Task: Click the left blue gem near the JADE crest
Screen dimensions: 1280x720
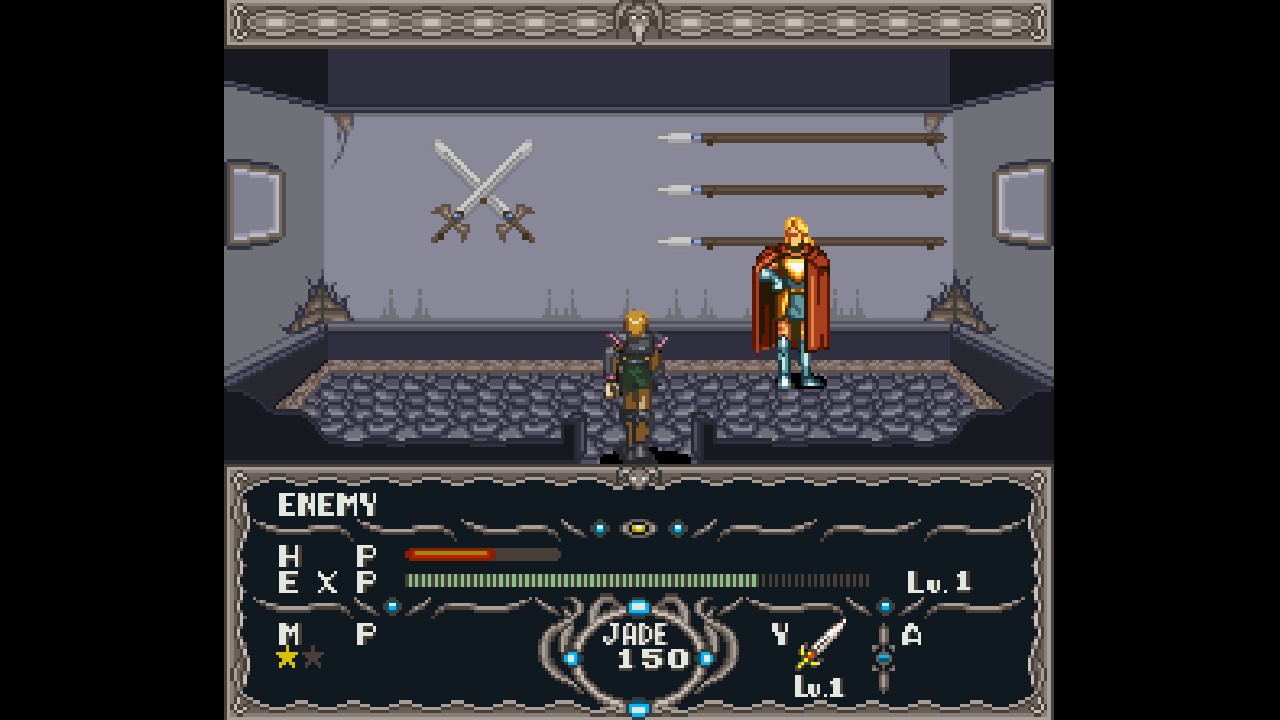Action: [x=570, y=658]
